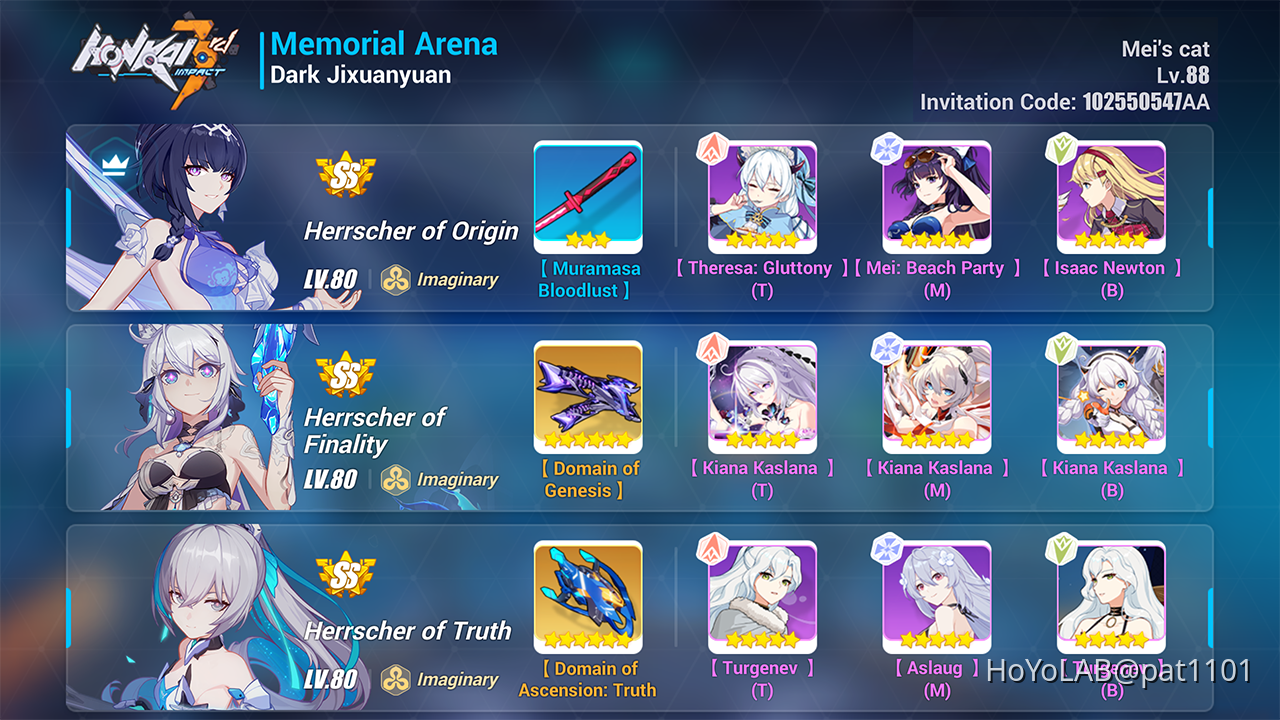
Task: View the Turgenev (T) stigmata
Action: tap(762, 597)
